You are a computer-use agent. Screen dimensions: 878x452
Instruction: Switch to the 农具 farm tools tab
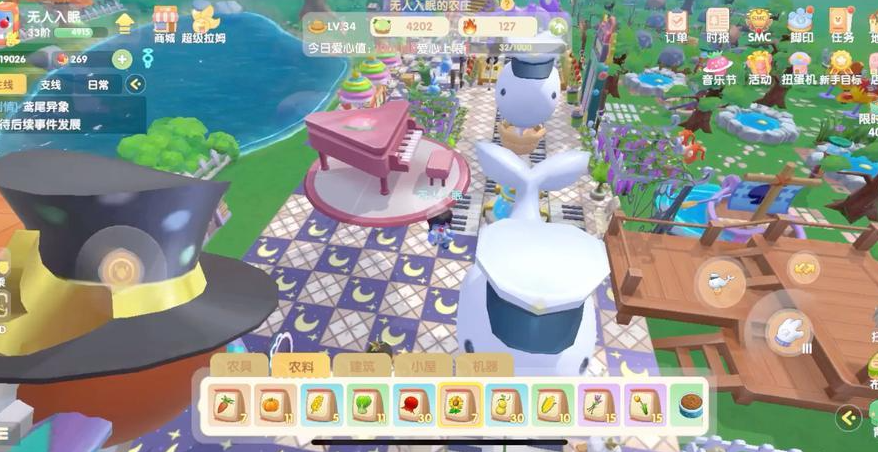click(x=239, y=367)
